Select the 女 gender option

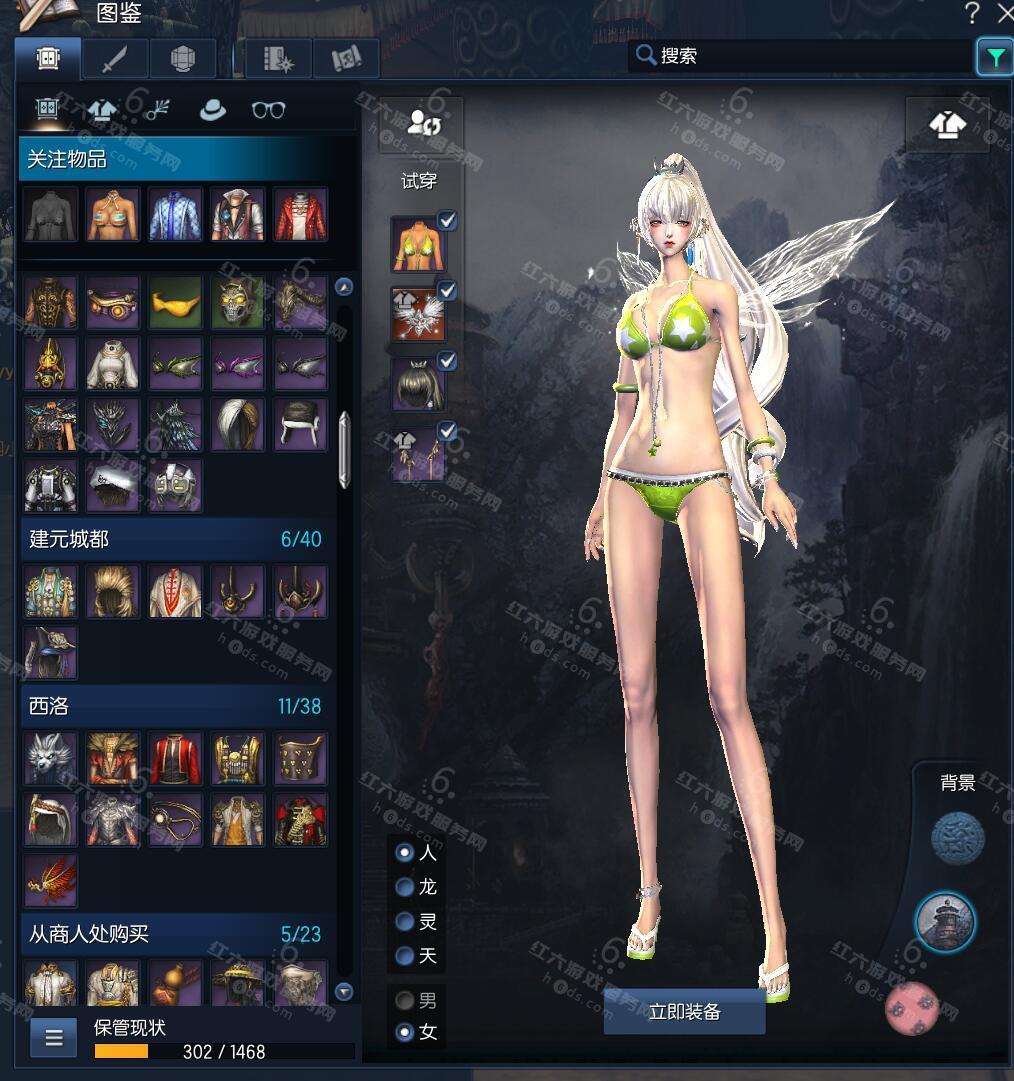coord(405,1032)
